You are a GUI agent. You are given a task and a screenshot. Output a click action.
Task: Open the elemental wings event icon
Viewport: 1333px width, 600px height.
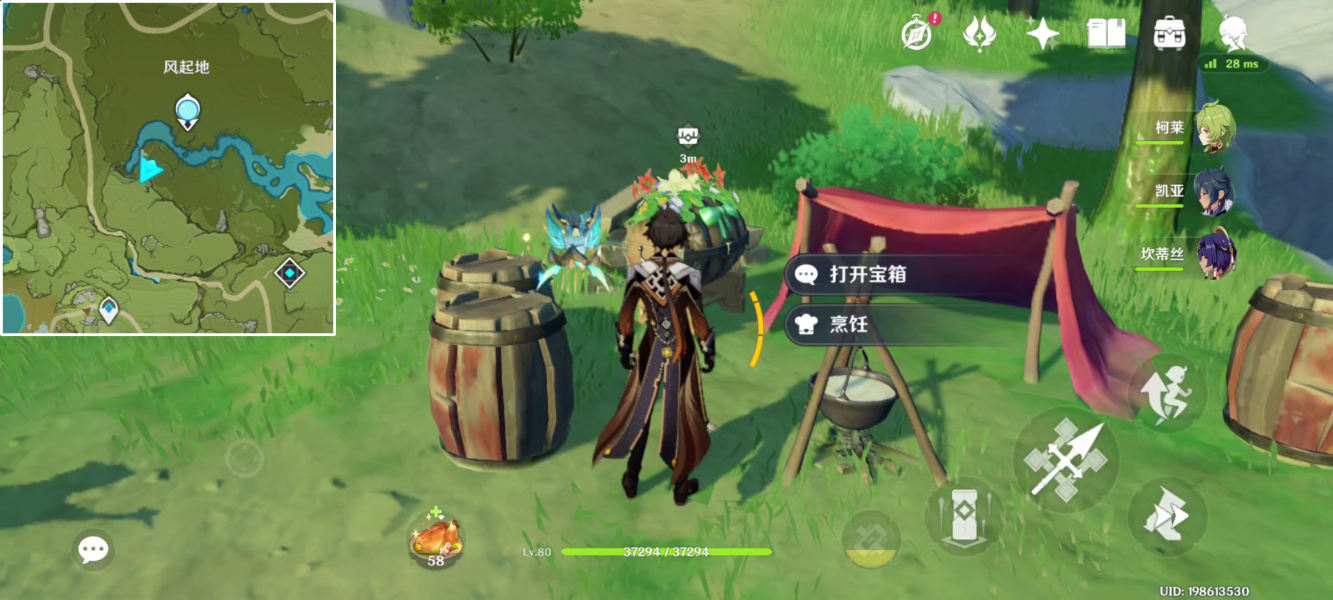click(x=979, y=34)
